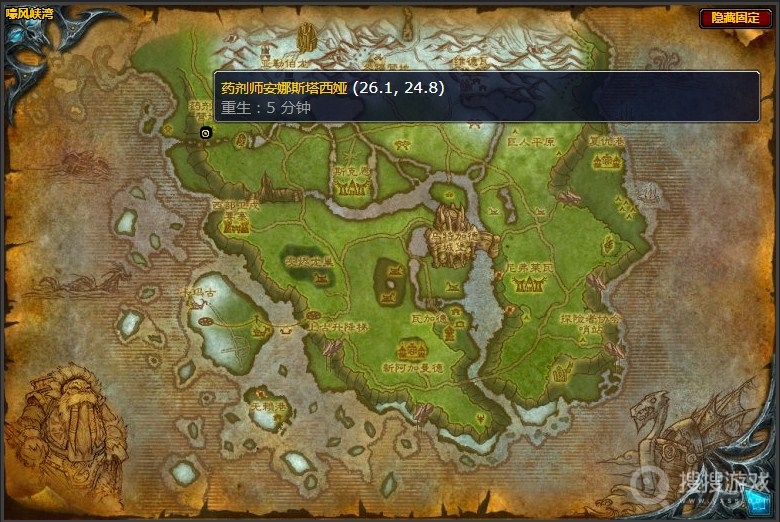Screen dimensions: 780x522
Task: Select the NPC location marker on the map
Action: (206, 132)
